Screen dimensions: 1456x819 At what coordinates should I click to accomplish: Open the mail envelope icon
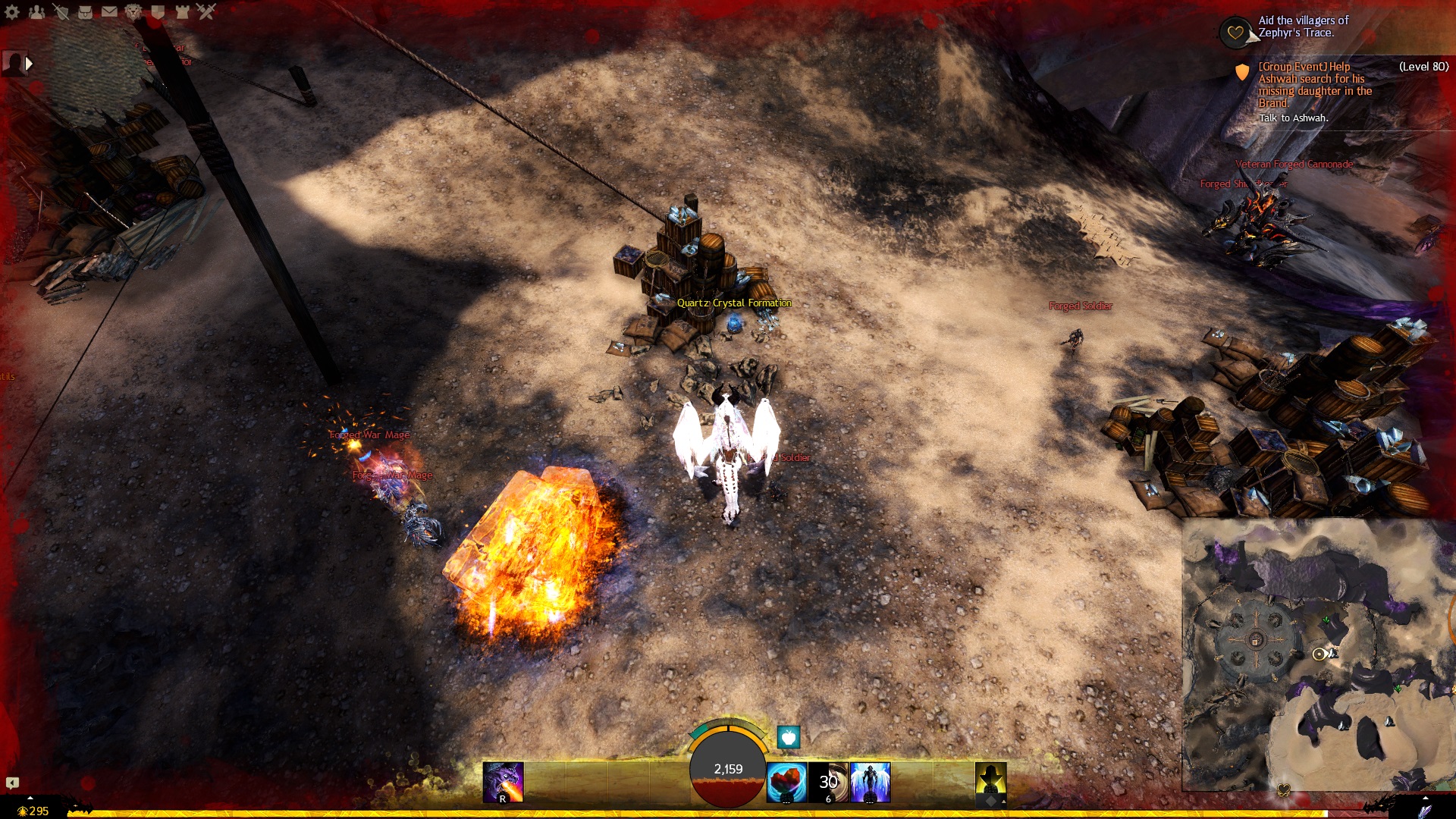[x=109, y=11]
